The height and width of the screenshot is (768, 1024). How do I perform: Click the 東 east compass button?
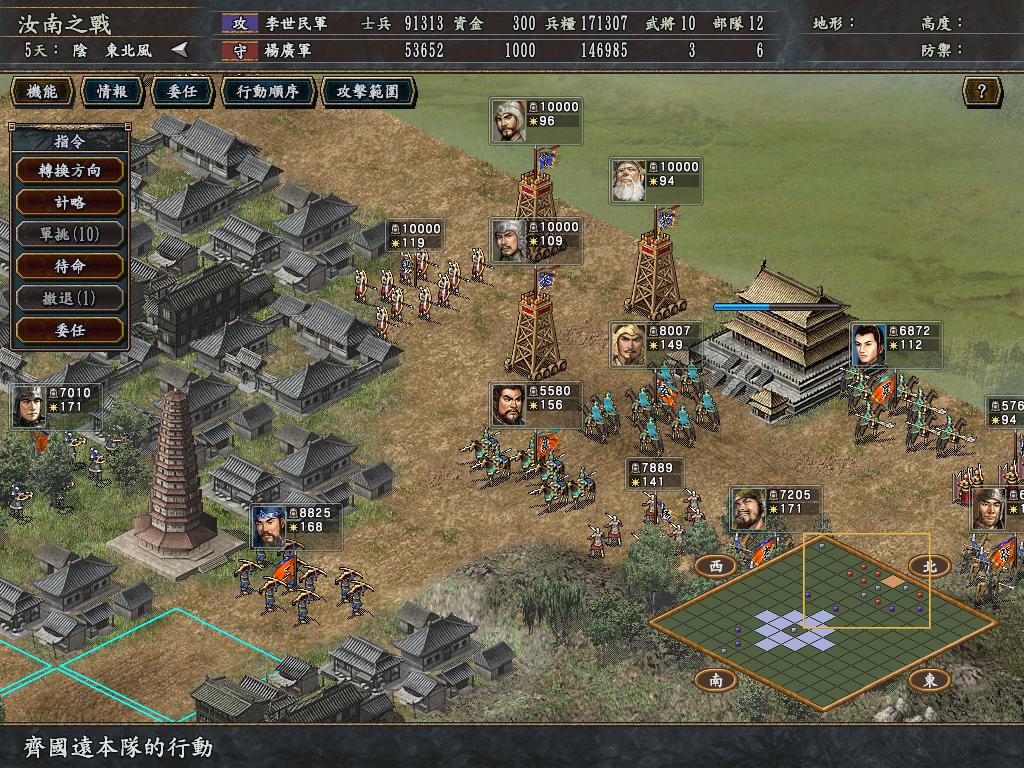click(x=929, y=680)
